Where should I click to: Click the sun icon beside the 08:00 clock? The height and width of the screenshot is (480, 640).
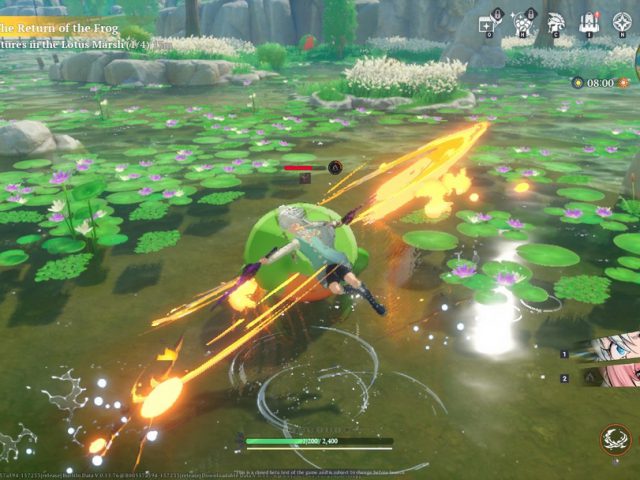pyautogui.click(x=578, y=83)
